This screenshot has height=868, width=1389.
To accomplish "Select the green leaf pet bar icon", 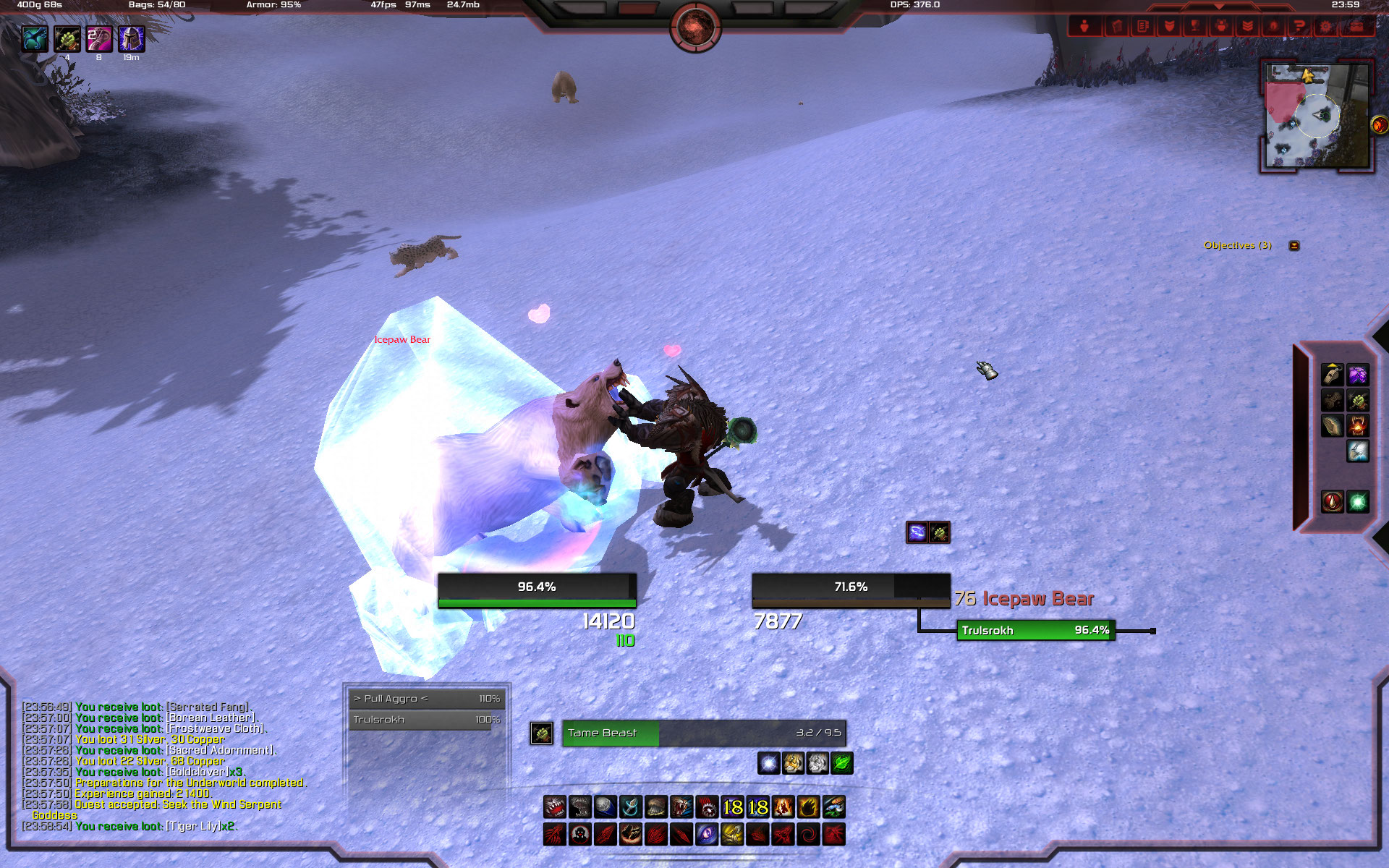I will [842, 763].
